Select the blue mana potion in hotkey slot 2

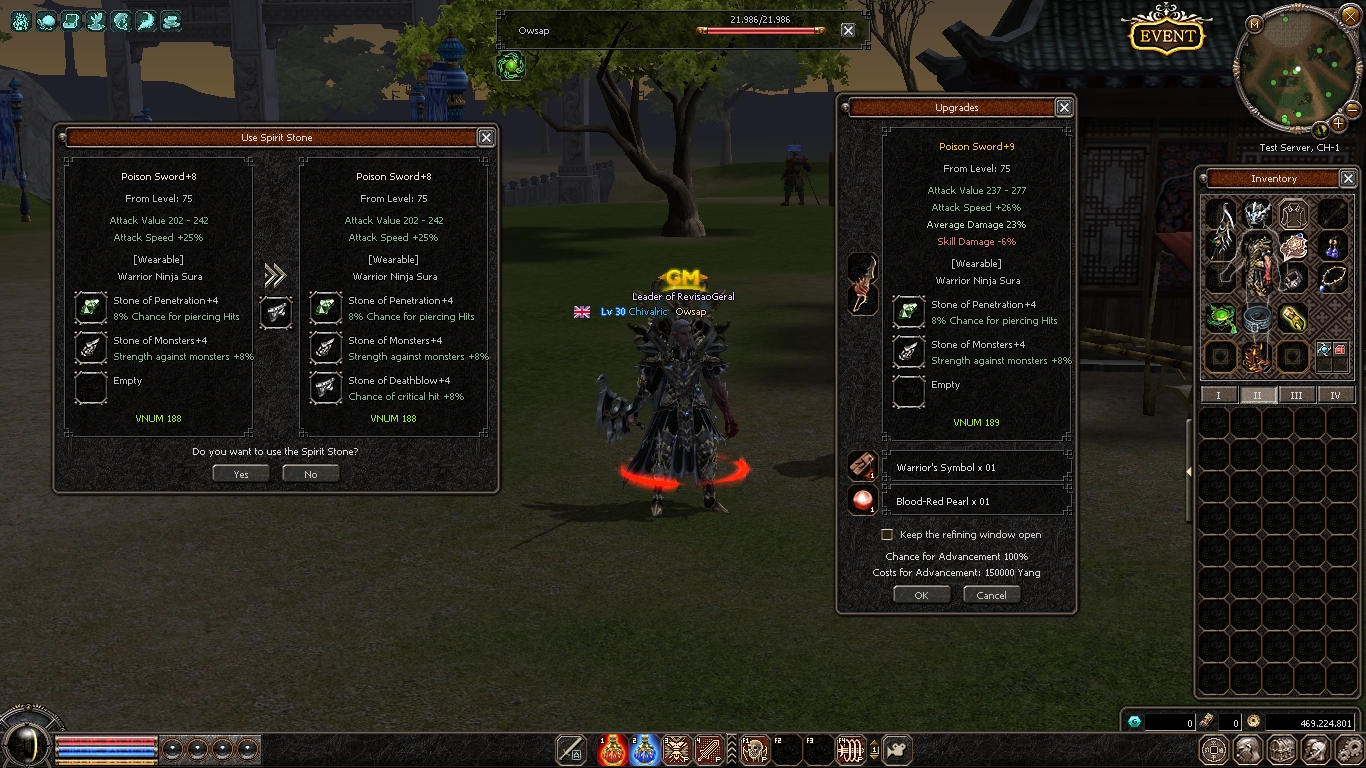pyautogui.click(x=644, y=748)
